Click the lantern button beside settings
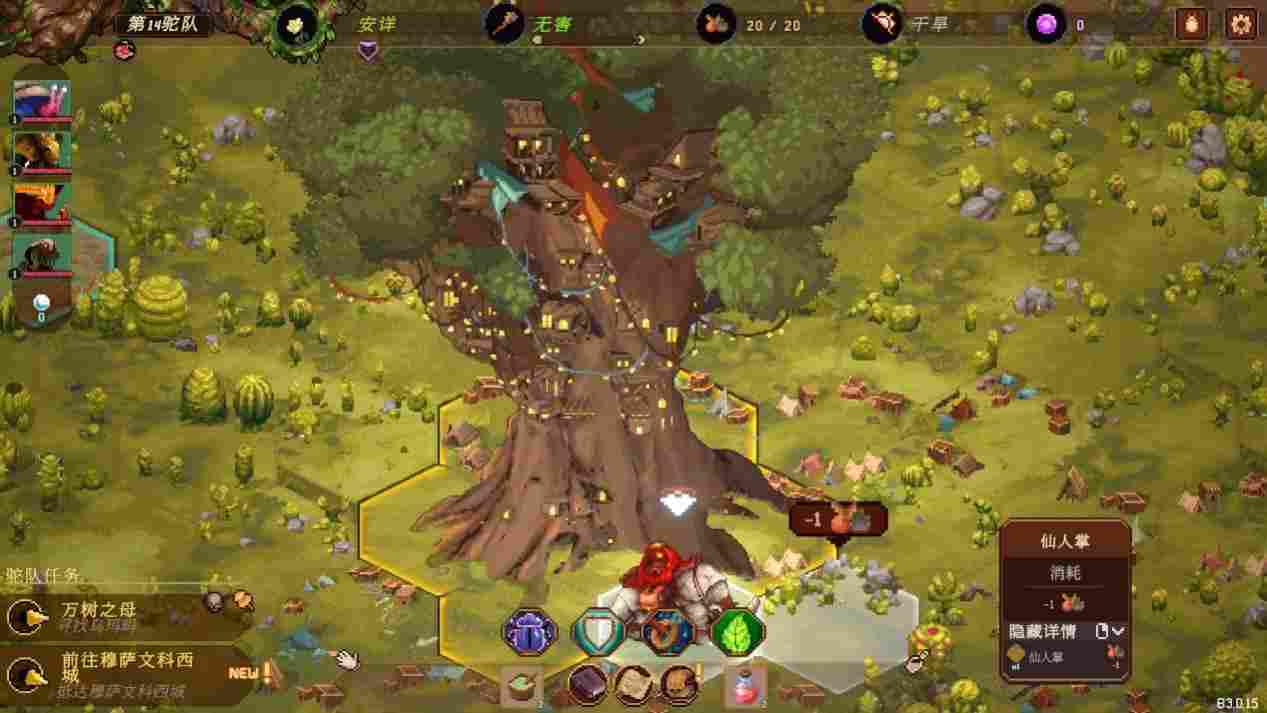Viewport: 1267px width, 713px height. [1191, 24]
